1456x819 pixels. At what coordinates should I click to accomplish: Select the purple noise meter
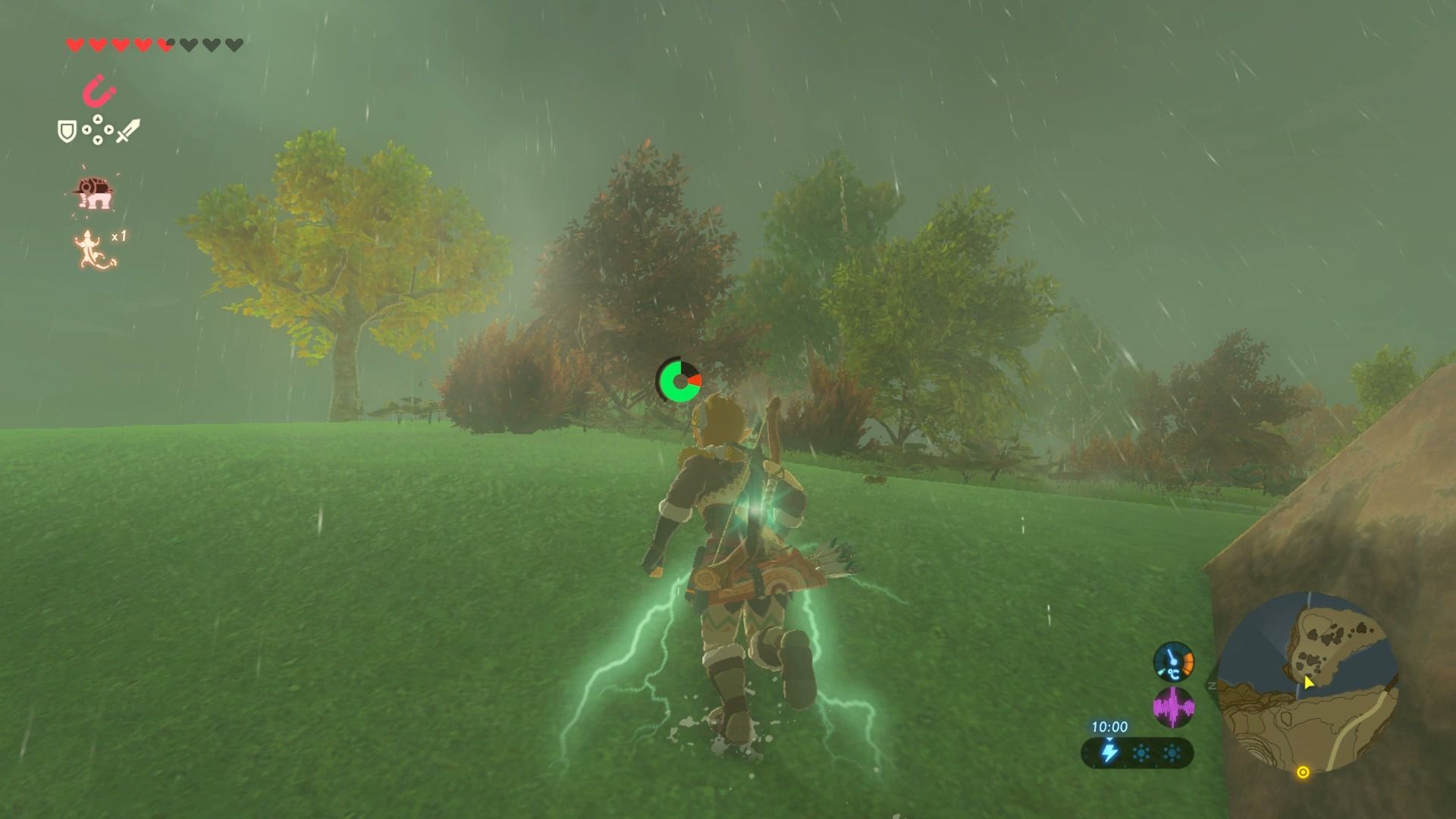pos(1173,707)
